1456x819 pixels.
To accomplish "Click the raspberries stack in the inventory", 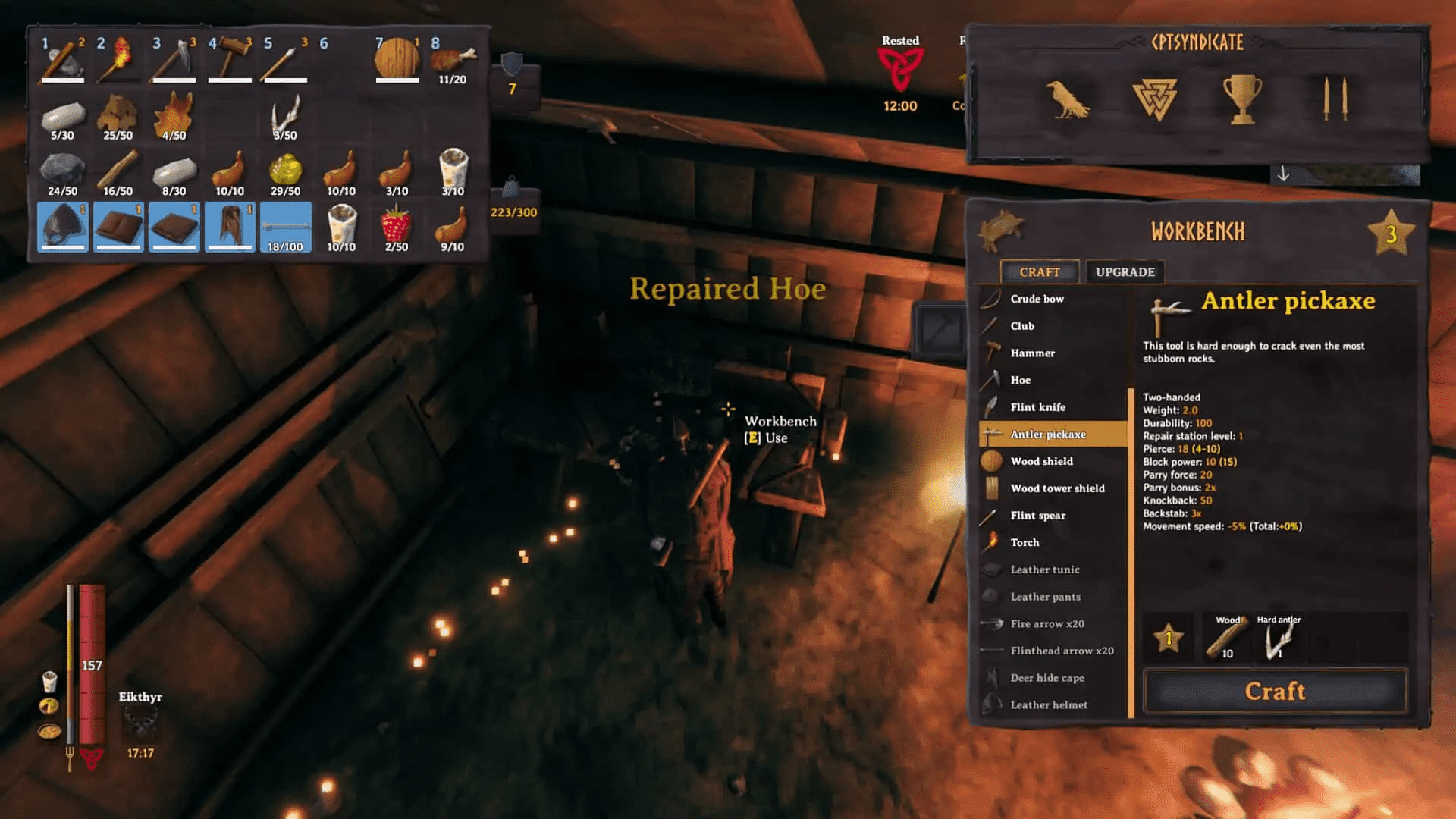I will coord(397,227).
